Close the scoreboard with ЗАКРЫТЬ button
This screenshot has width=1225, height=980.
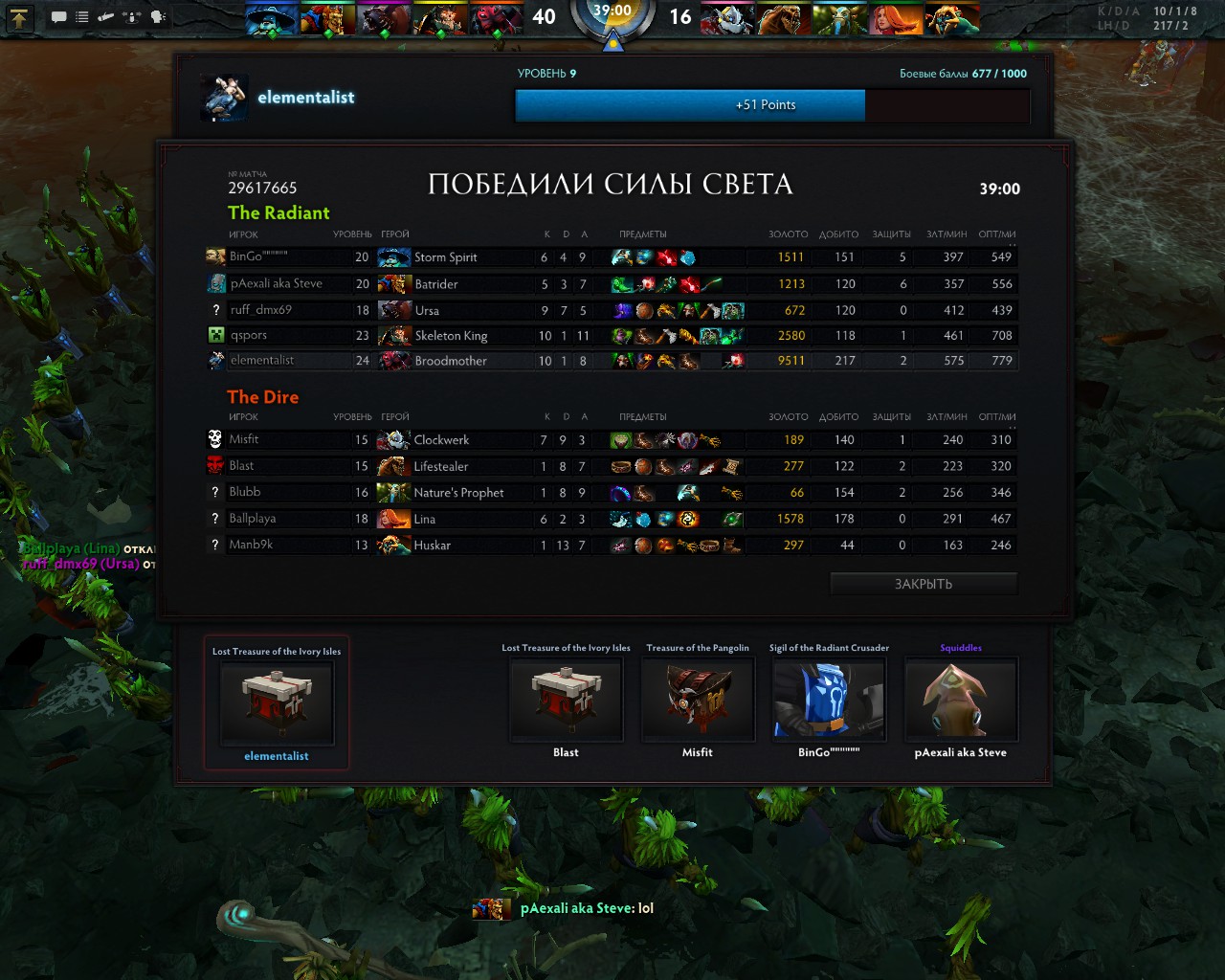[x=923, y=584]
